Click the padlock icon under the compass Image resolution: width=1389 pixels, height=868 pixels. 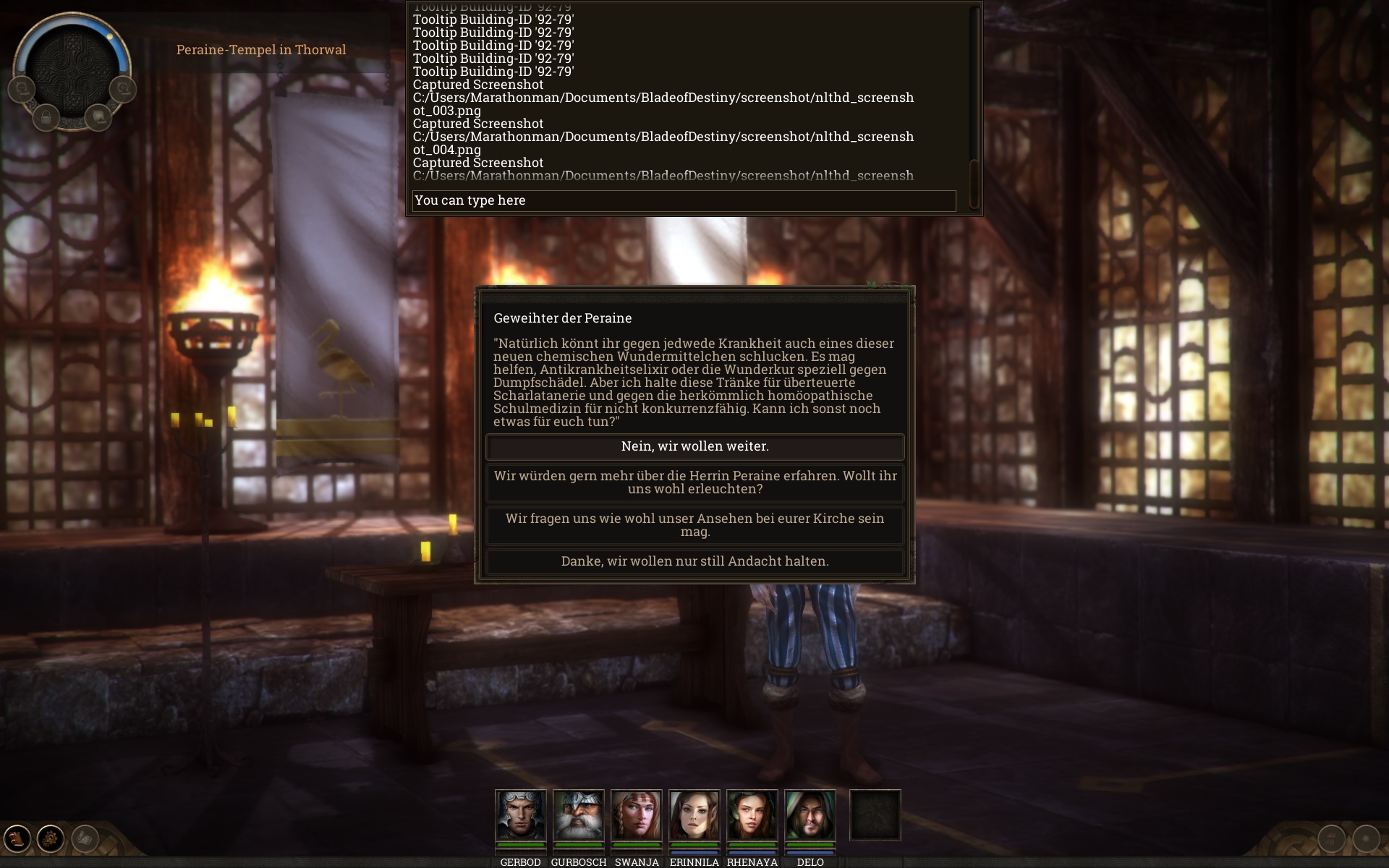coord(46,117)
